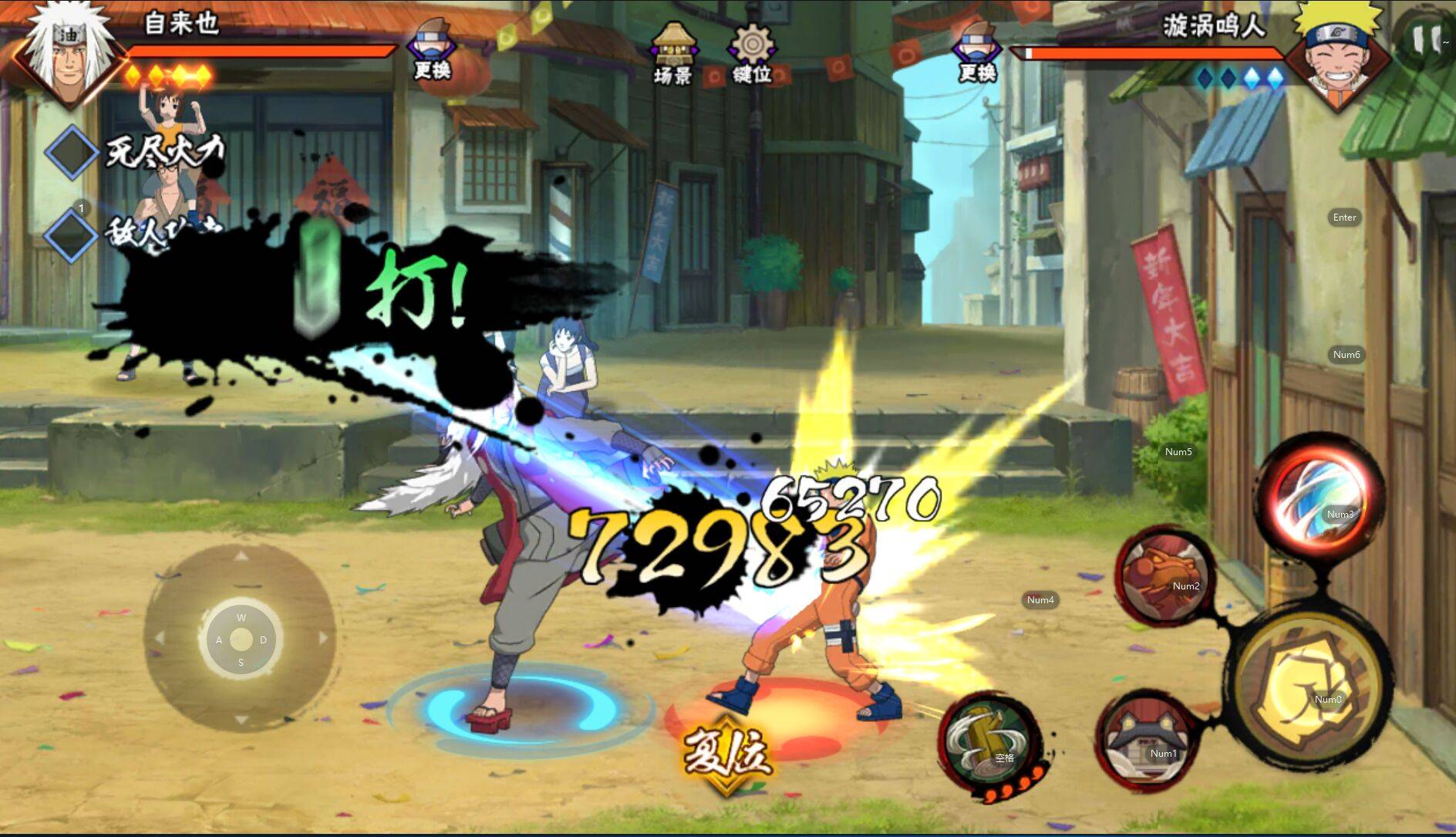
Task: Click the center of the virtual joystick
Action: click(x=241, y=639)
